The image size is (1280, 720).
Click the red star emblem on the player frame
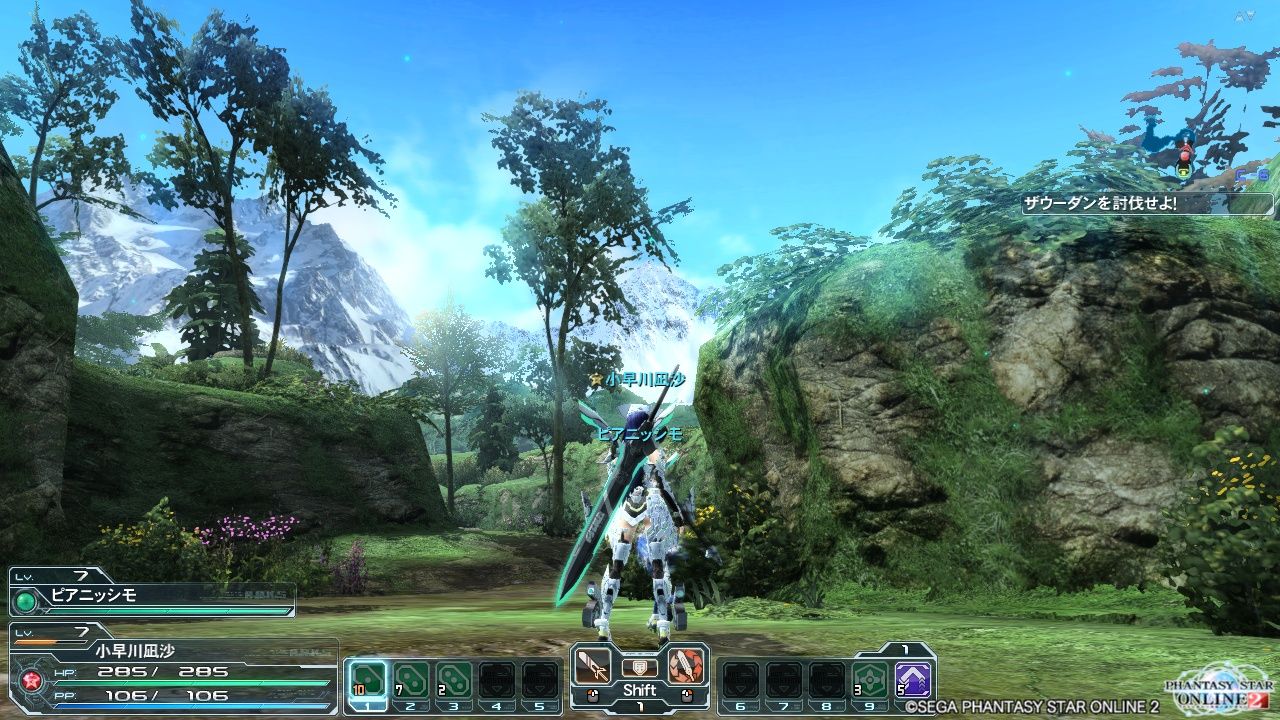pos(30,680)
